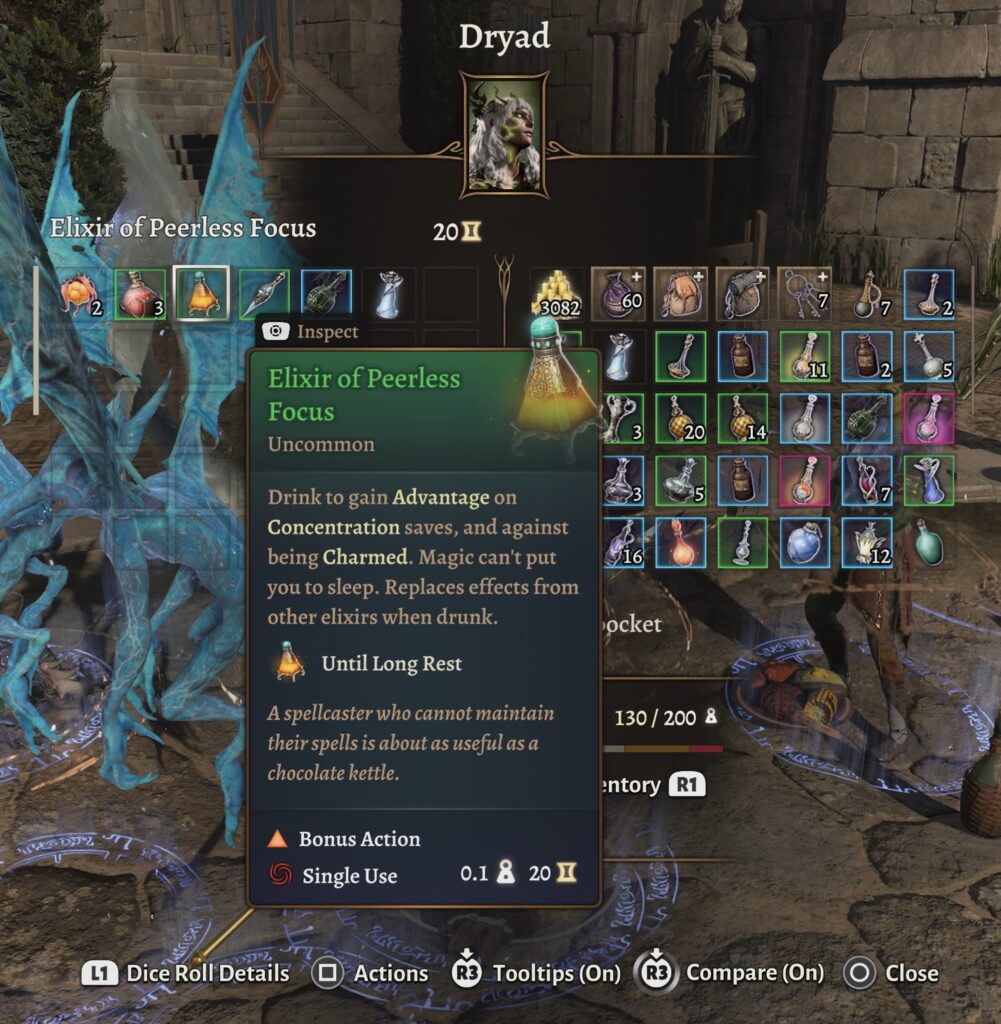Select the grey round flask stack of 7
Screen dimensions: 1001x1024
tap(867, 292)
